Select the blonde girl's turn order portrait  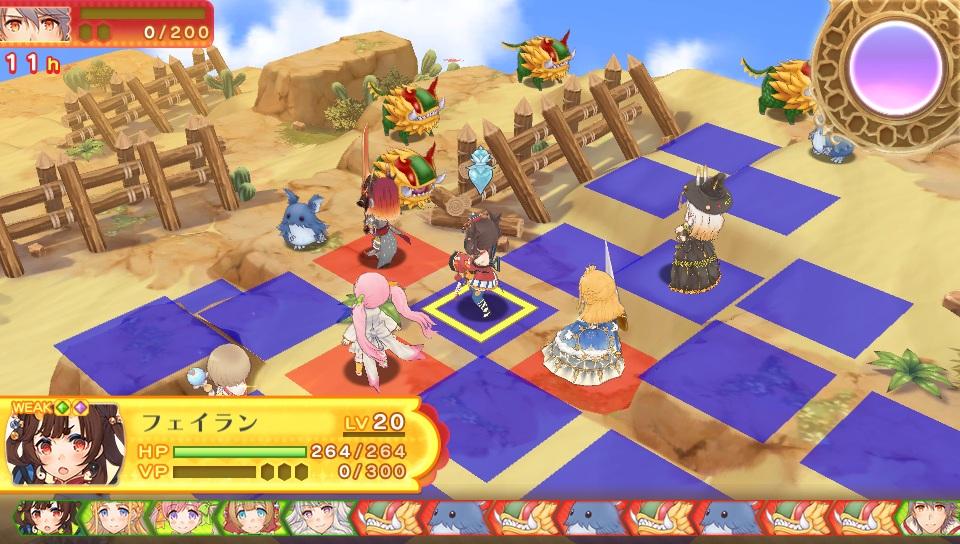(x=112, y=517)
